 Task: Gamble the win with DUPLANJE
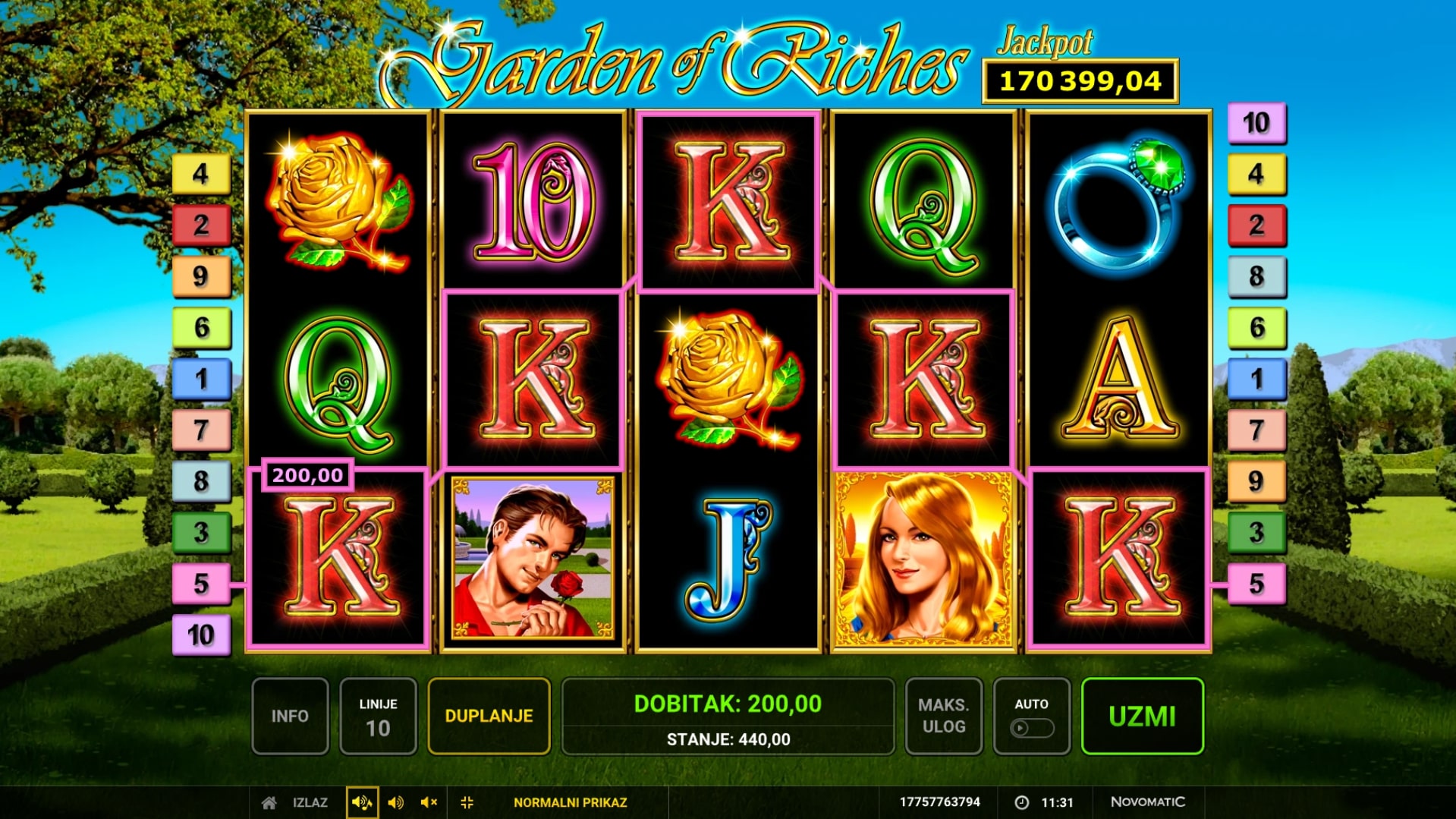click(489, 716)
